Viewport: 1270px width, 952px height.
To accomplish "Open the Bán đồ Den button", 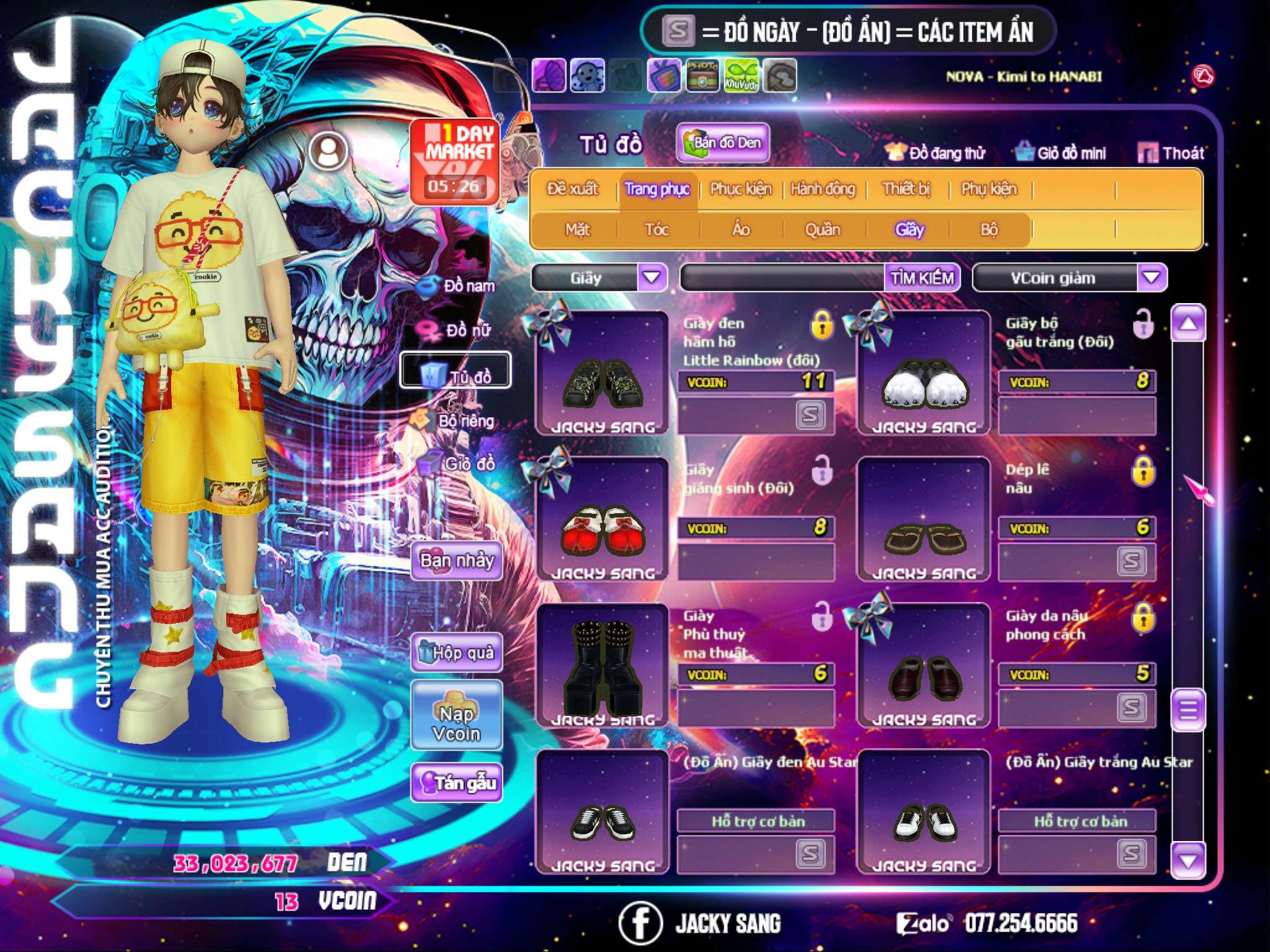I will click(723, 143).
